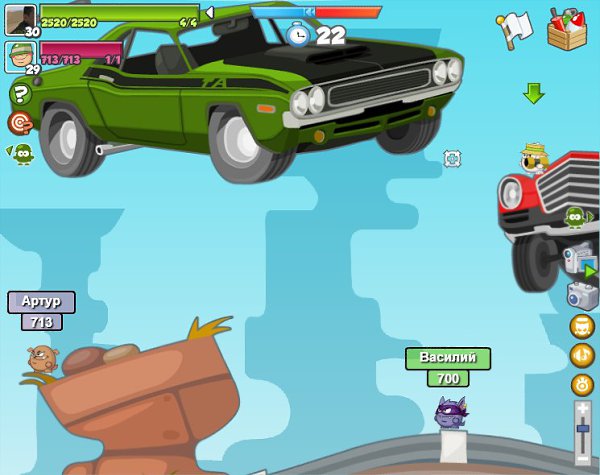This screenshot has height=475, width=600.
Task: Select the green-capped soldier avatar portrait
Action: 20,54
